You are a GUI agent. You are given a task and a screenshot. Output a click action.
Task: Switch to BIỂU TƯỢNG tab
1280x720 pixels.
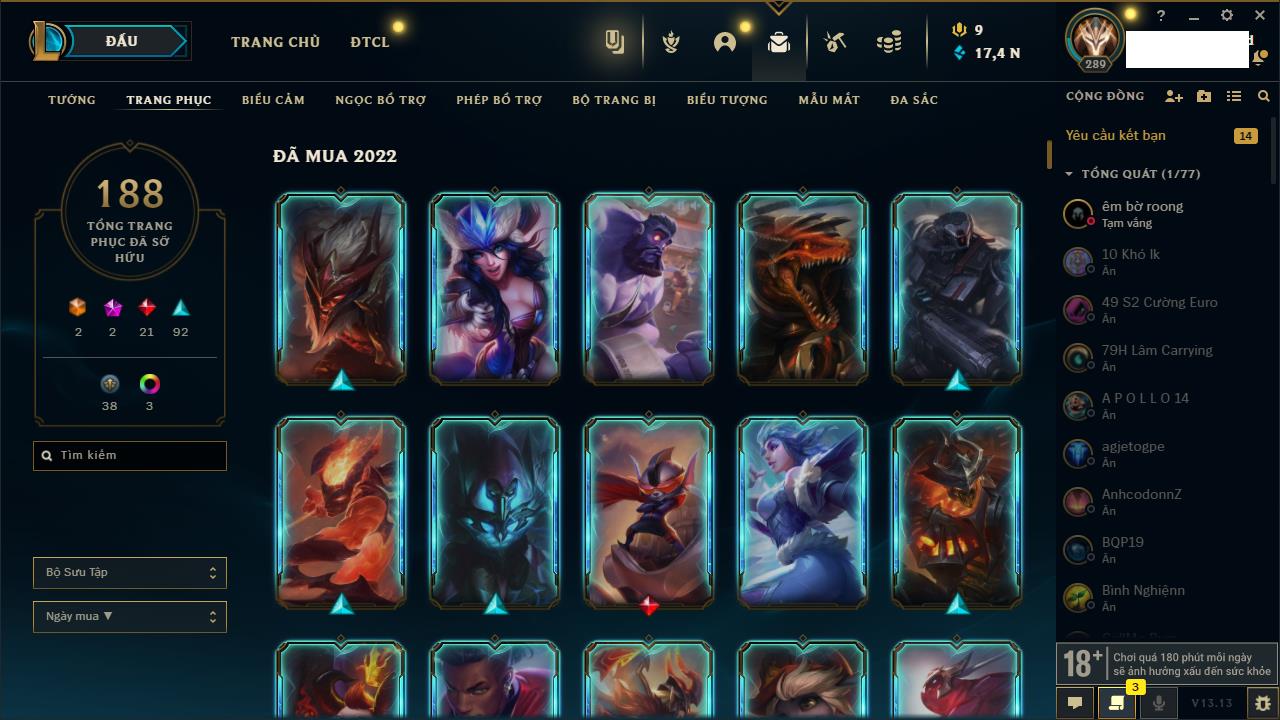tap(727, 100)
